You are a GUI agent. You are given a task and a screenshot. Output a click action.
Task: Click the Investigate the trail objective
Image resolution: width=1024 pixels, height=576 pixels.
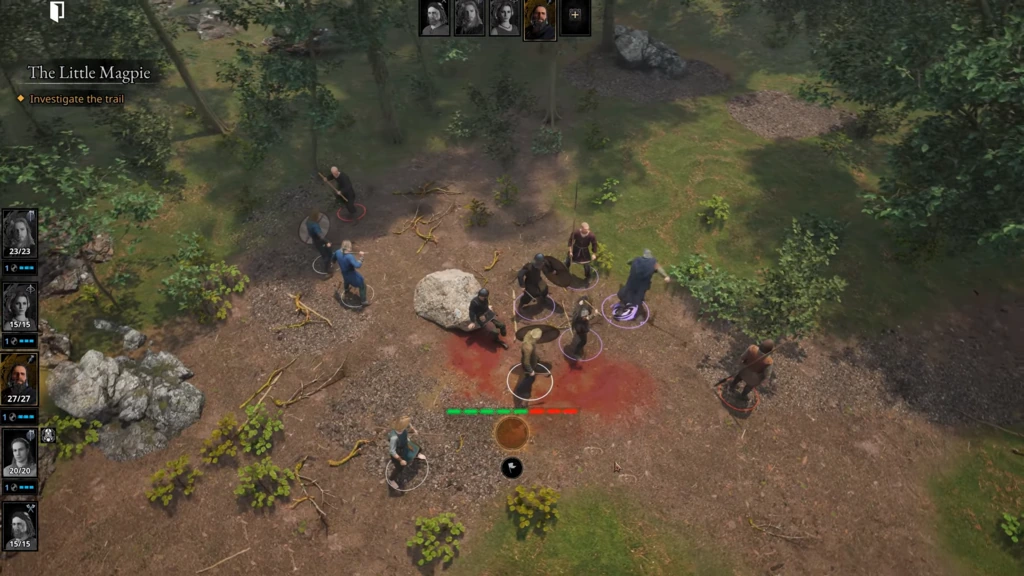[x=79, y=99]
